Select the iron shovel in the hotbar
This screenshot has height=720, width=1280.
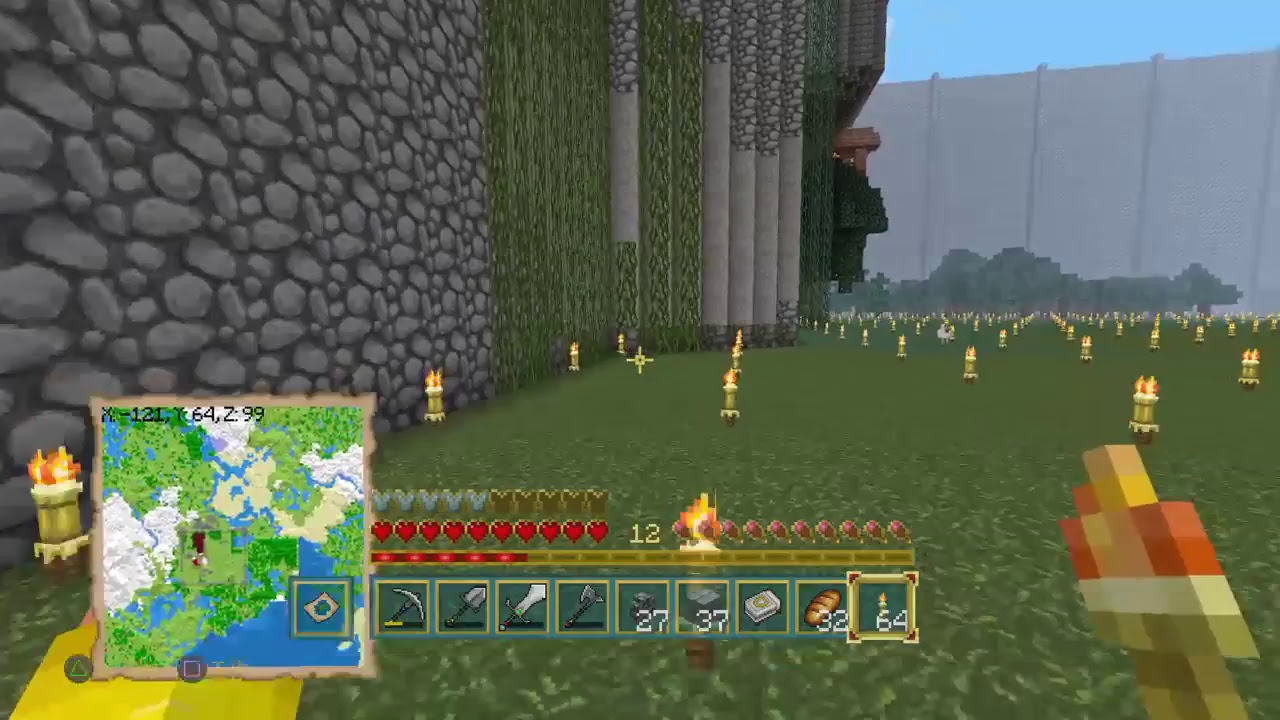click(x=463, y=608)
